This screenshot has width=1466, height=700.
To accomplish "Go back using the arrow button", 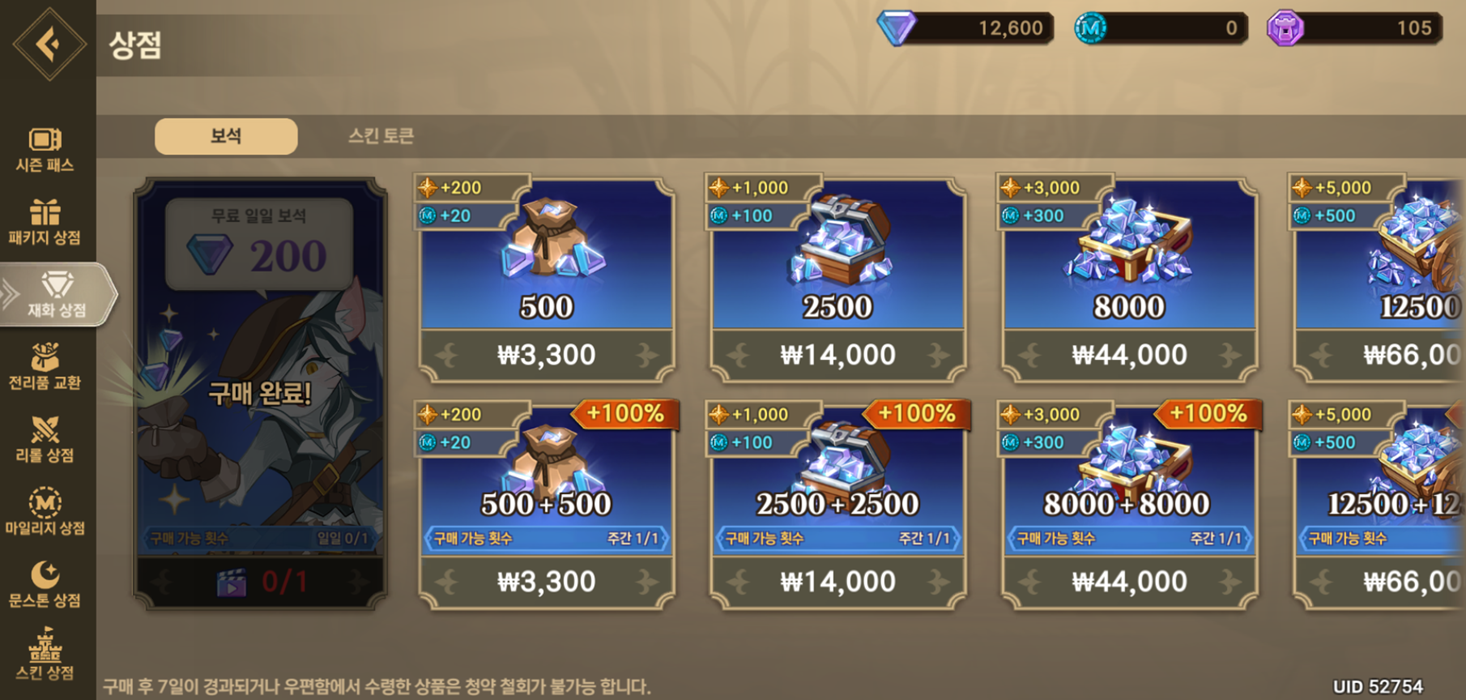I will [x=49, y=43].
